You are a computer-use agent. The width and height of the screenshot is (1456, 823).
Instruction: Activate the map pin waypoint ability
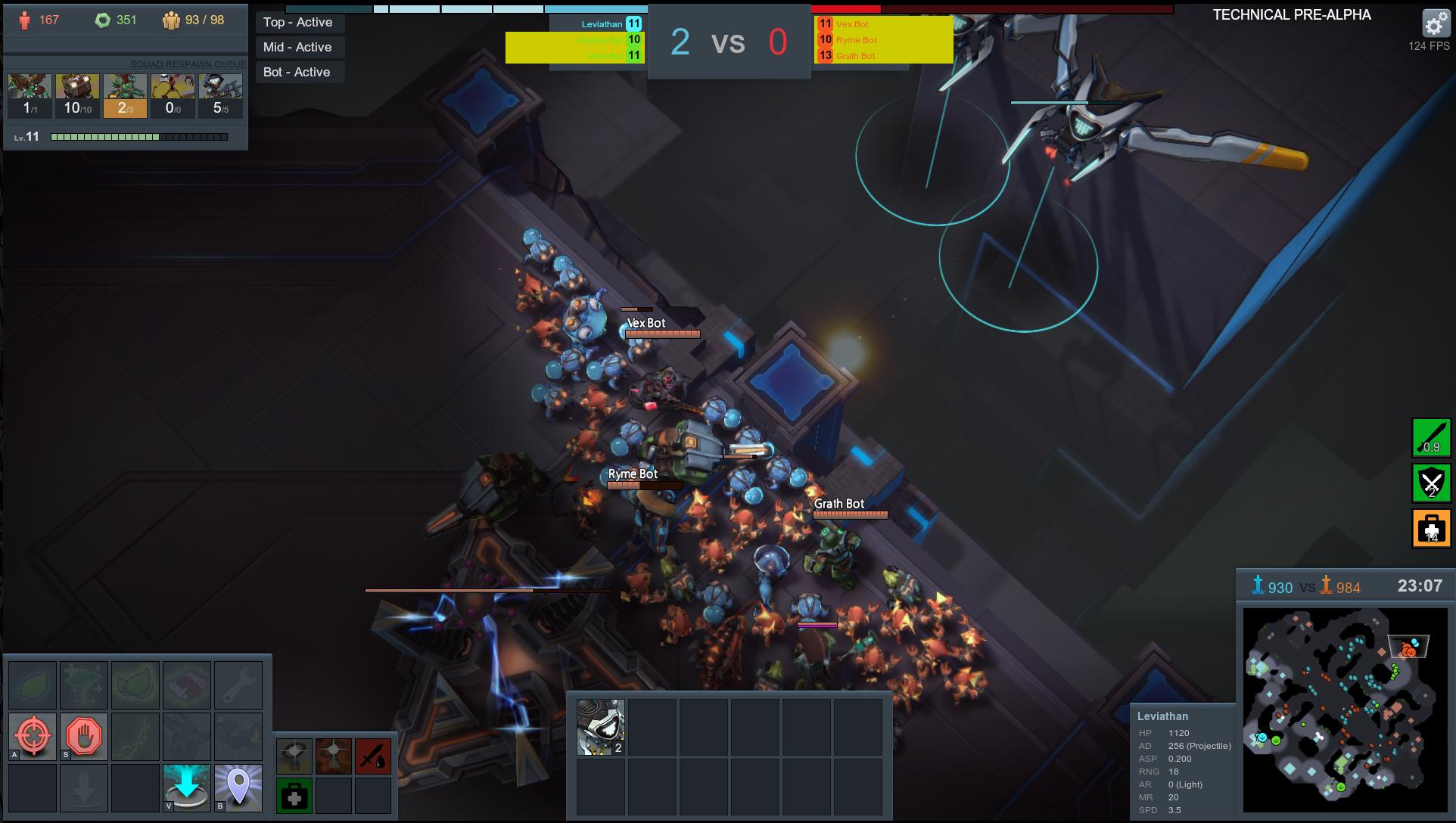pos(238,787)
